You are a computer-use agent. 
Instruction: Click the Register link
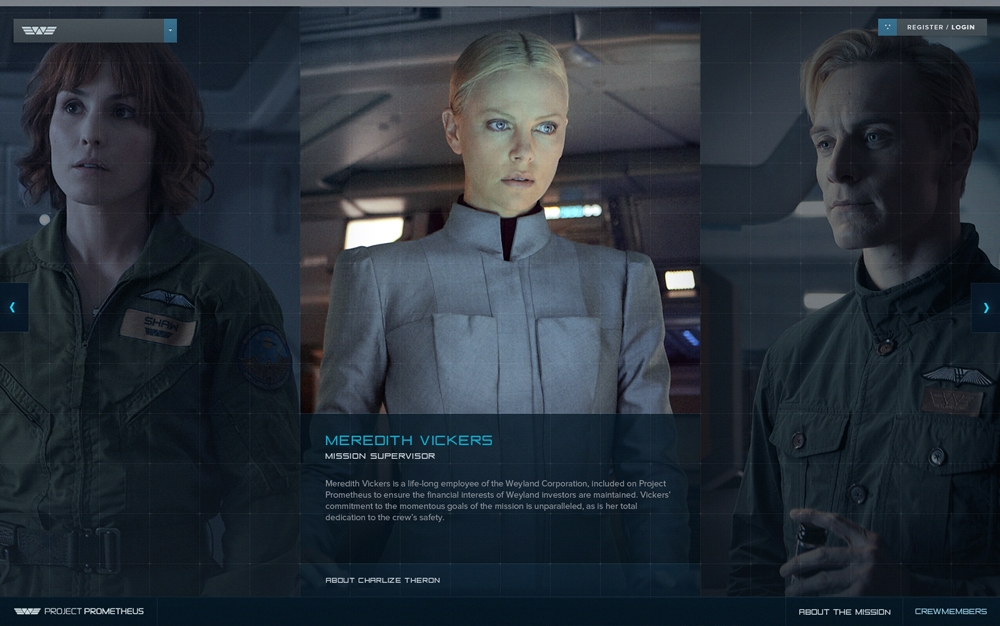(924, 28)
